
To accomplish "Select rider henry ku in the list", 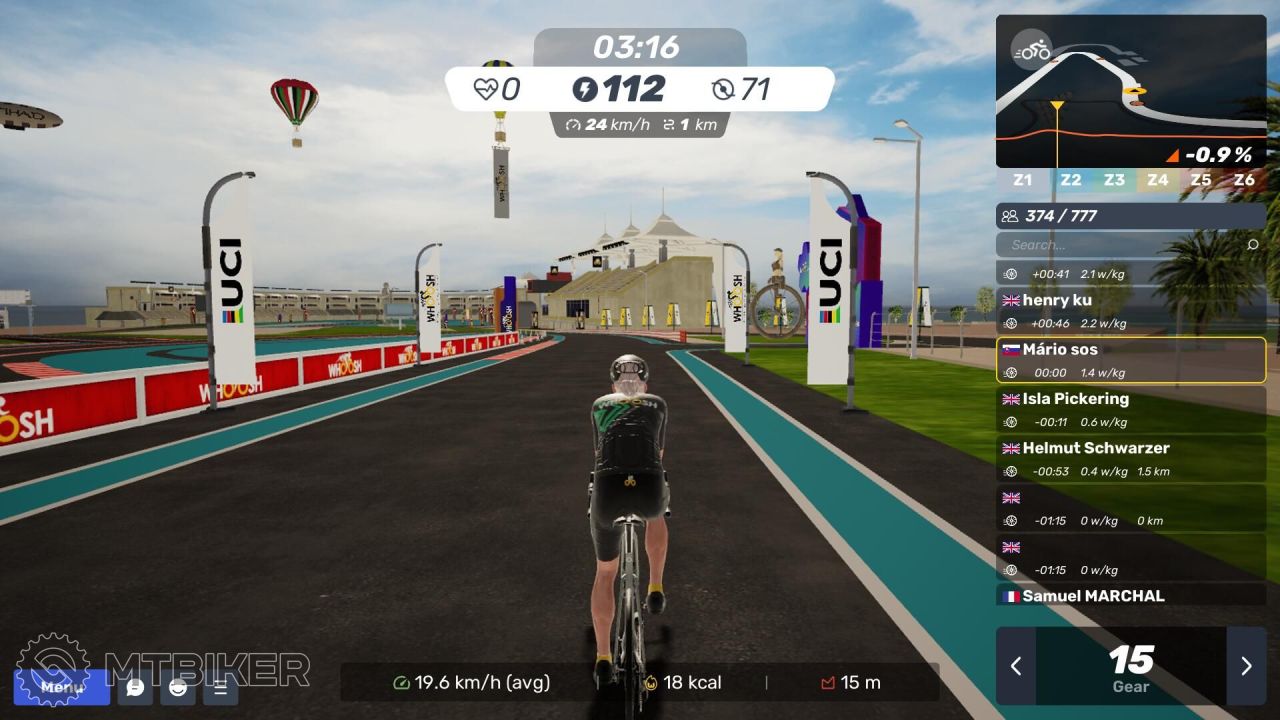I will click(1131, 311).
